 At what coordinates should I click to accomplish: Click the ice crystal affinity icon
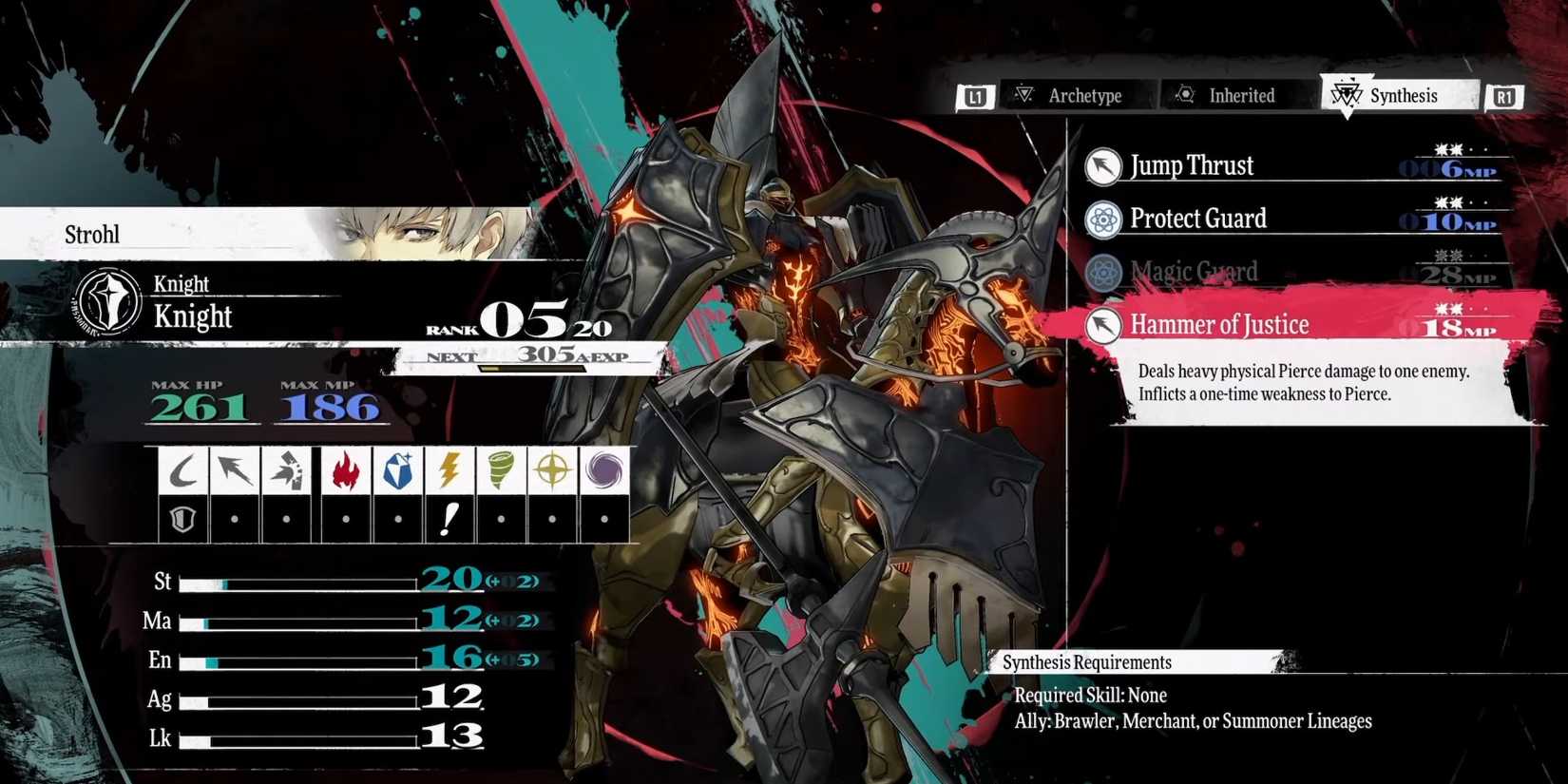pyautogui.click(x=397, y=470)
